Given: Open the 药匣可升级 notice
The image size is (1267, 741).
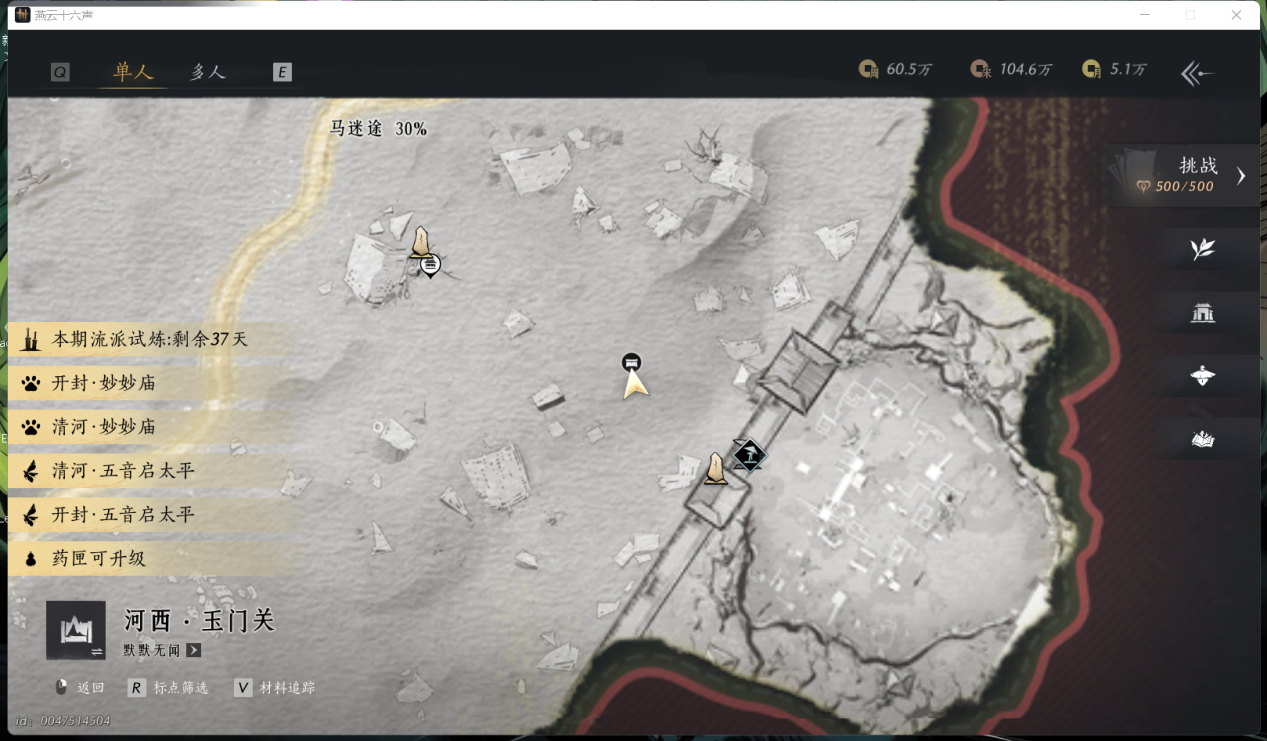Looking at the screenshot, I should (98, 559).
